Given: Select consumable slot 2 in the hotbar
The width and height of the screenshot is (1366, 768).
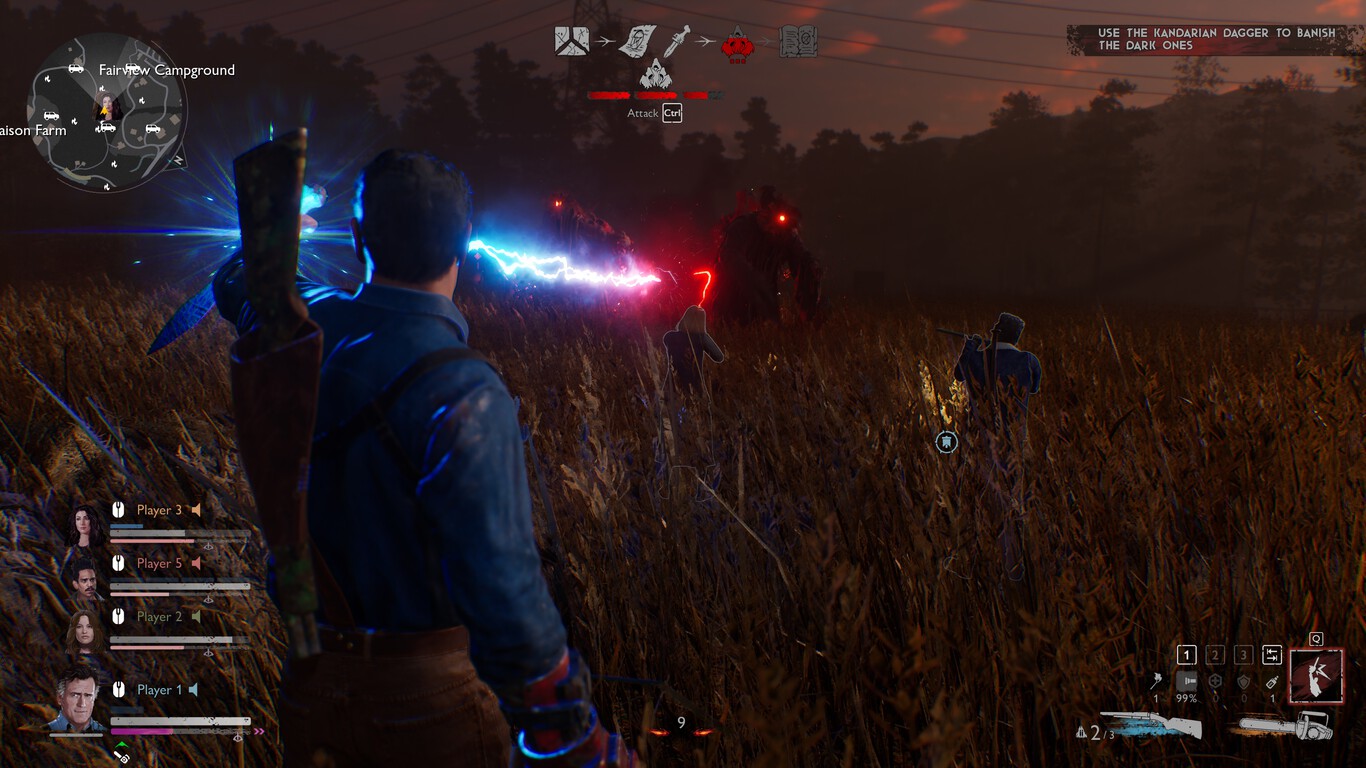Looking at the screenshot, I should click(1216, 655).
